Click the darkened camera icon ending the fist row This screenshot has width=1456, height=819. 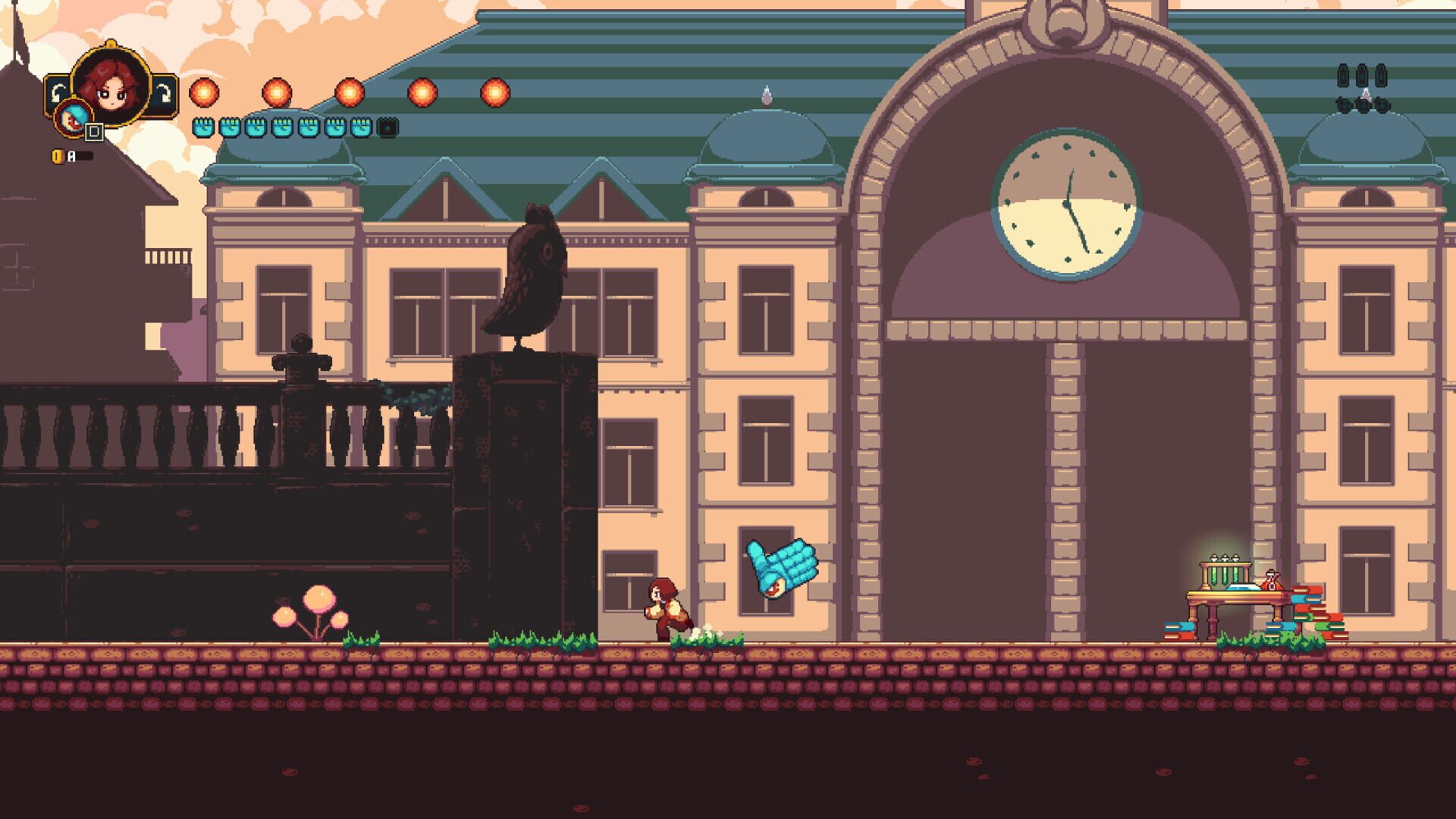[389, 129]
